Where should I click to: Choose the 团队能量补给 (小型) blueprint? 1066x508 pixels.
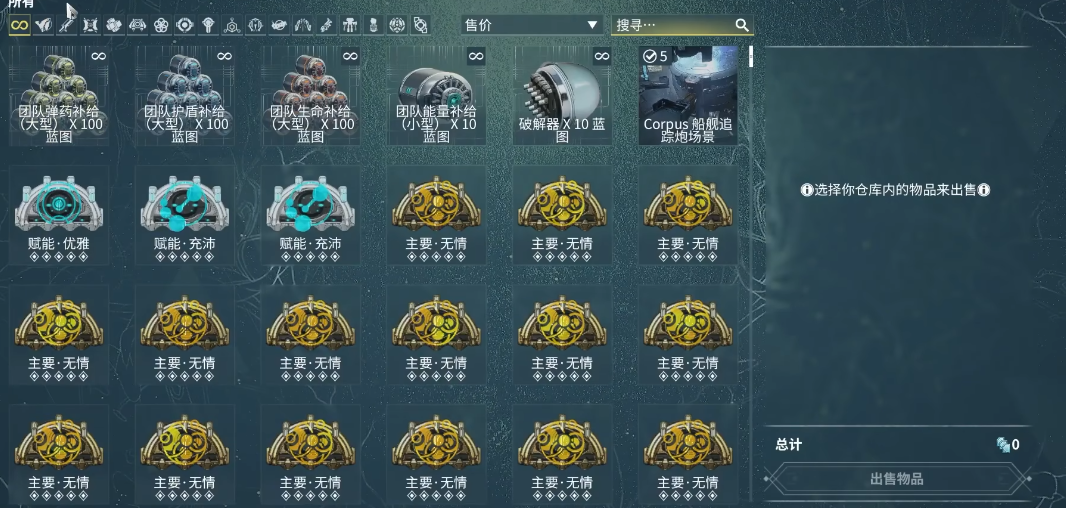(437, 96)
